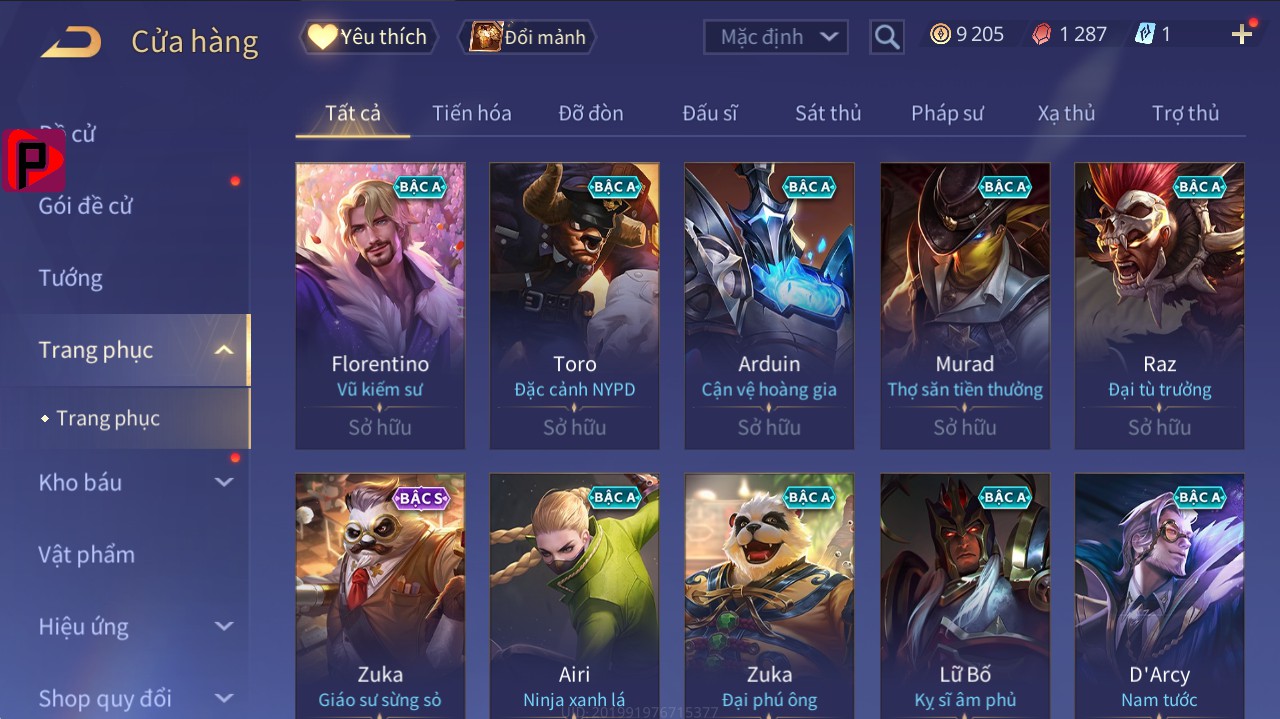The width and height of the screenshot is (1280, 719).
Task: Open the Gói đề cử menu entry
Action: [x=86, y=206]
